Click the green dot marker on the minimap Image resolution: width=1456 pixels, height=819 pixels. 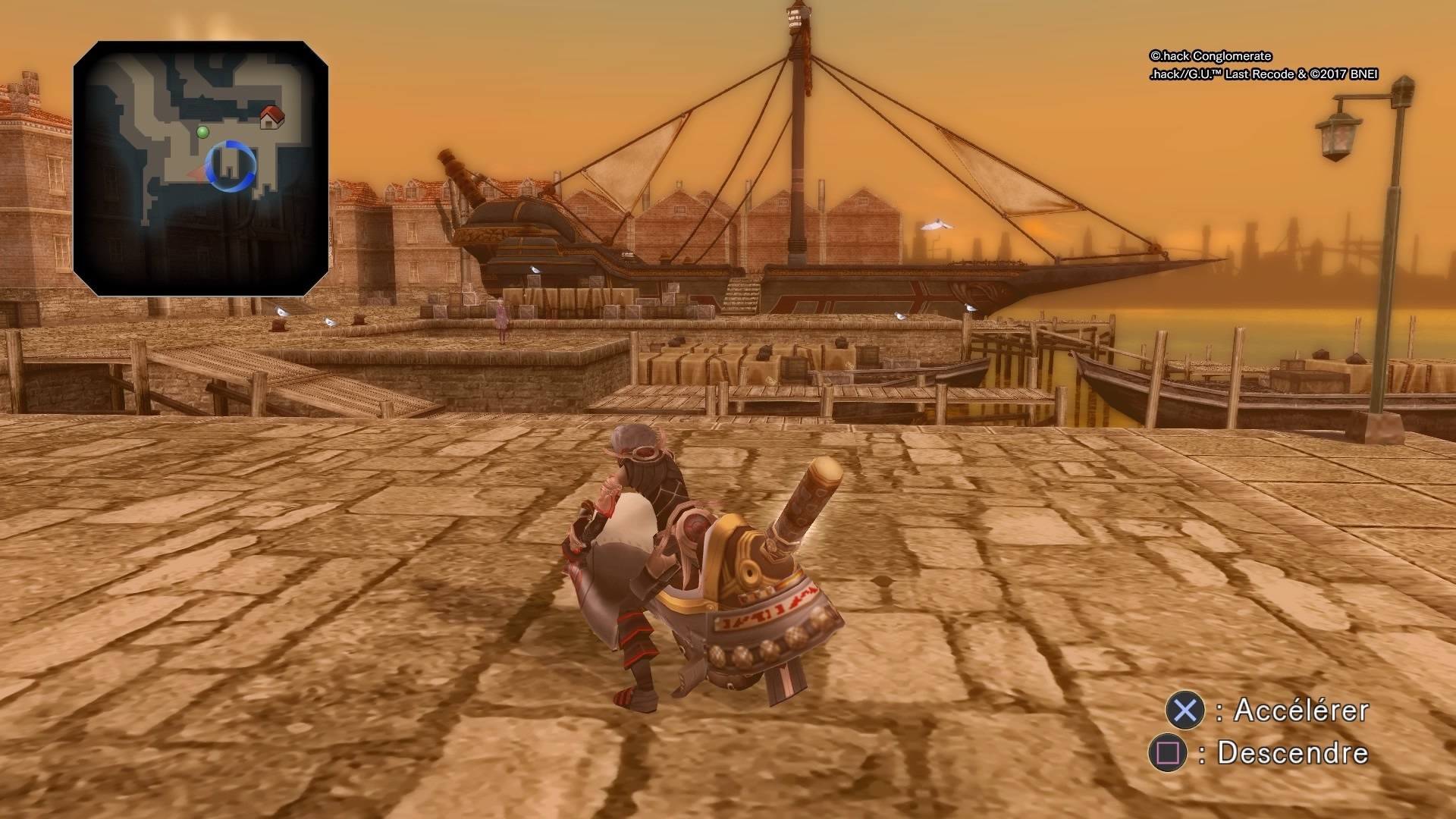pos(201,133)
